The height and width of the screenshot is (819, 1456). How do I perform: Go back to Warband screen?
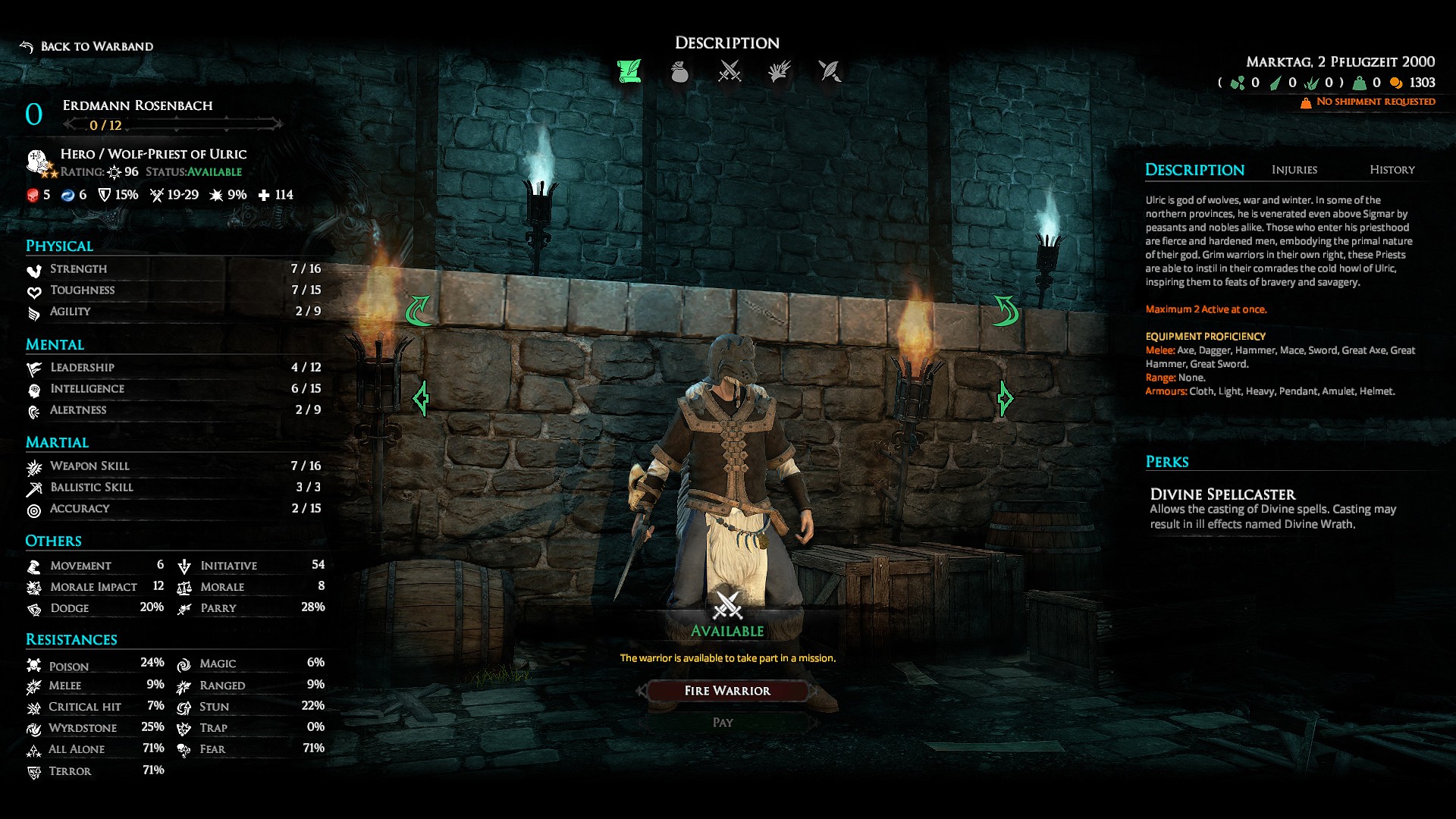tap(87, 47)
